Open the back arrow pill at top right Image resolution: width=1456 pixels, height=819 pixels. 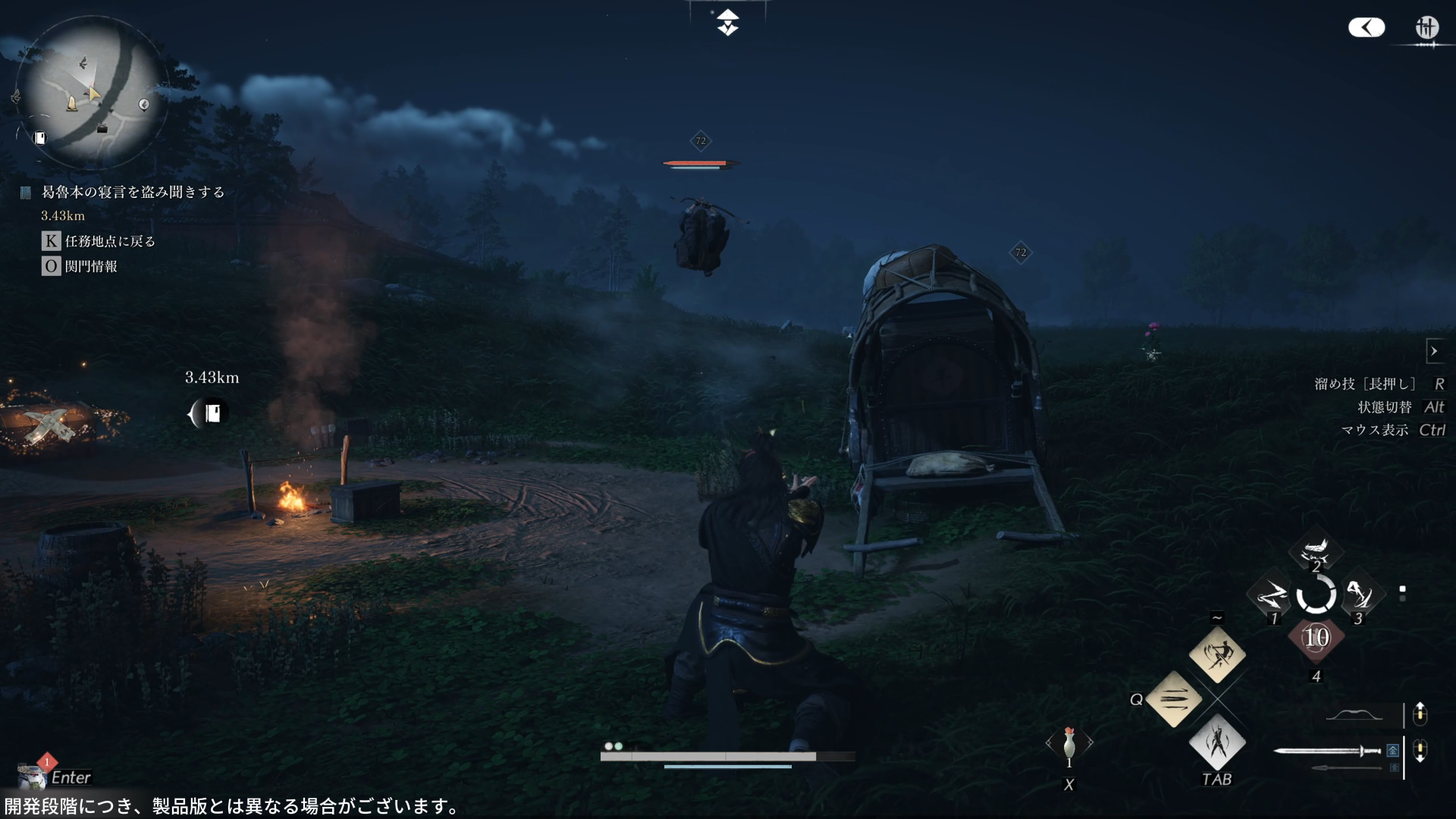point(1366,27)
